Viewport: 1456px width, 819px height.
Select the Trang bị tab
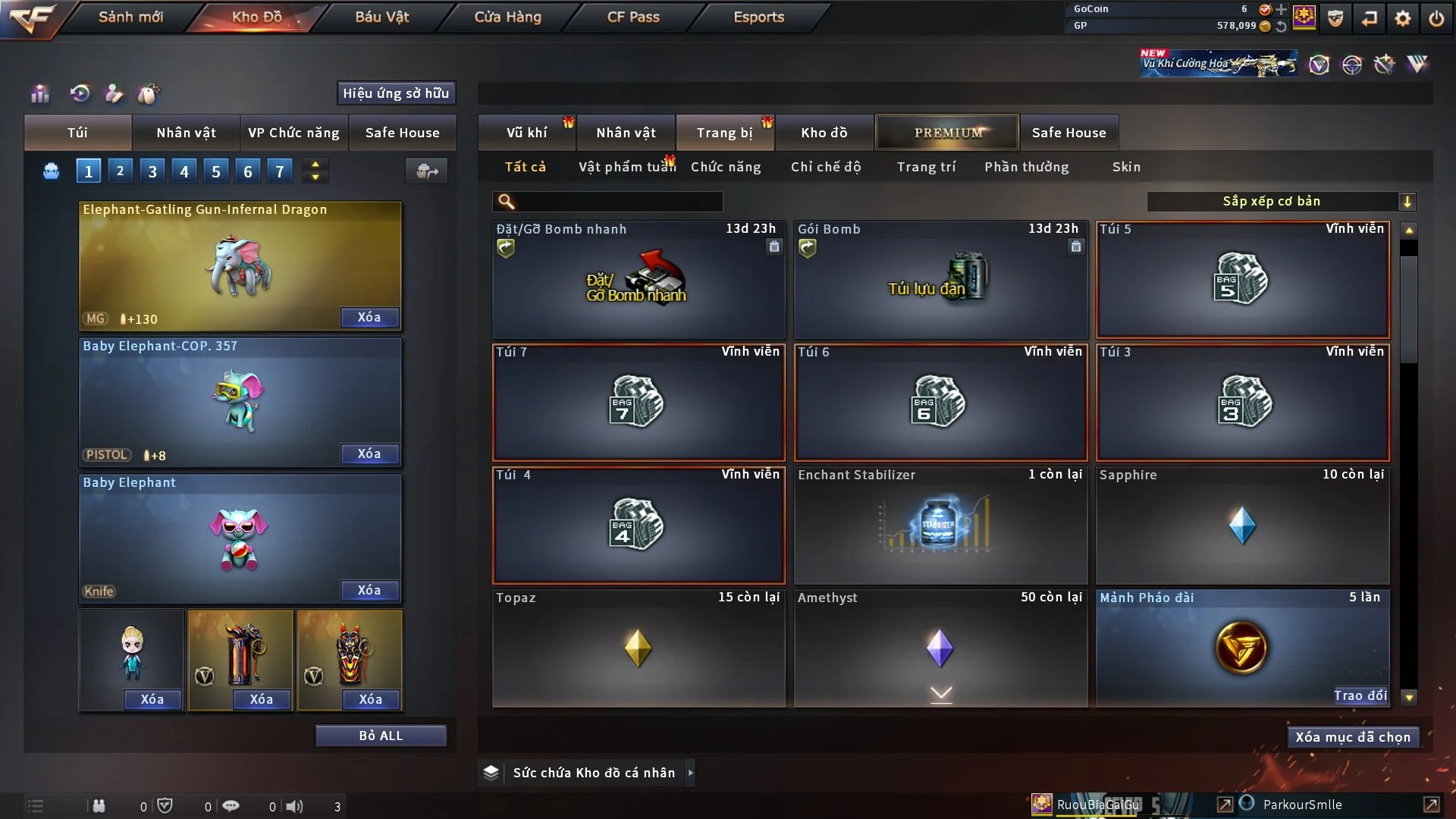(x=724, y=133)
